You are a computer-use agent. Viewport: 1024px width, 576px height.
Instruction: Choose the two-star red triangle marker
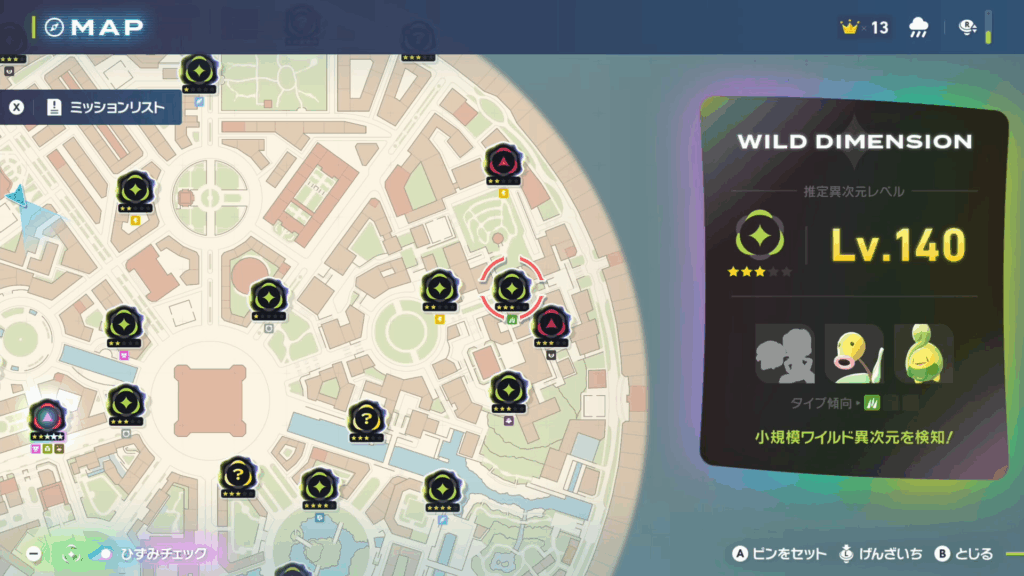click(x=501, y=161)
